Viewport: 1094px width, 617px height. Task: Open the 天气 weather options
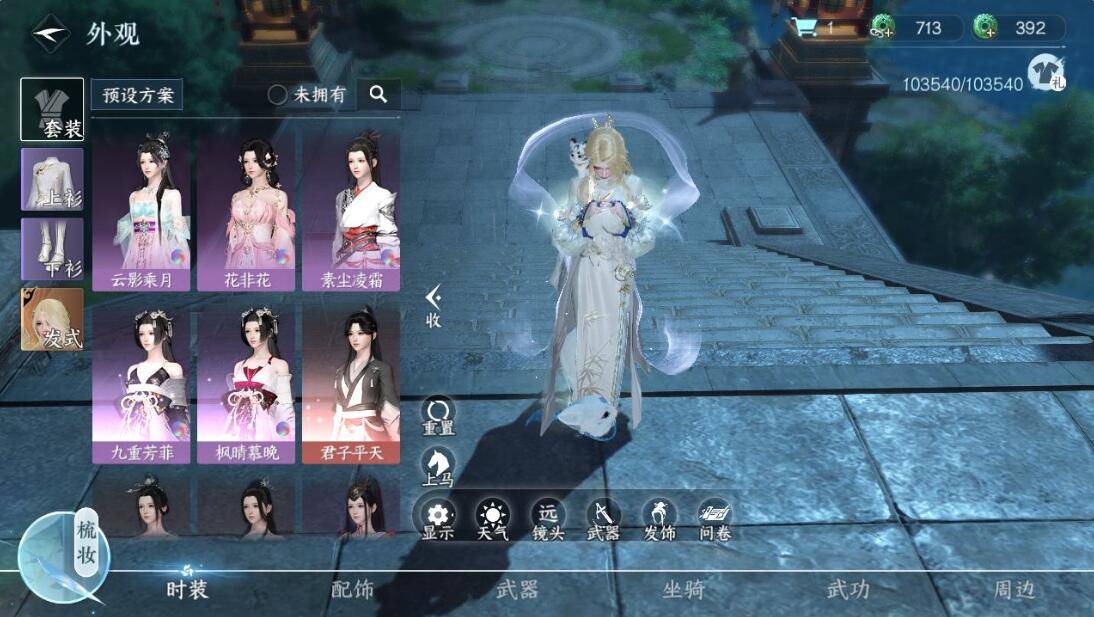point(492,520)
